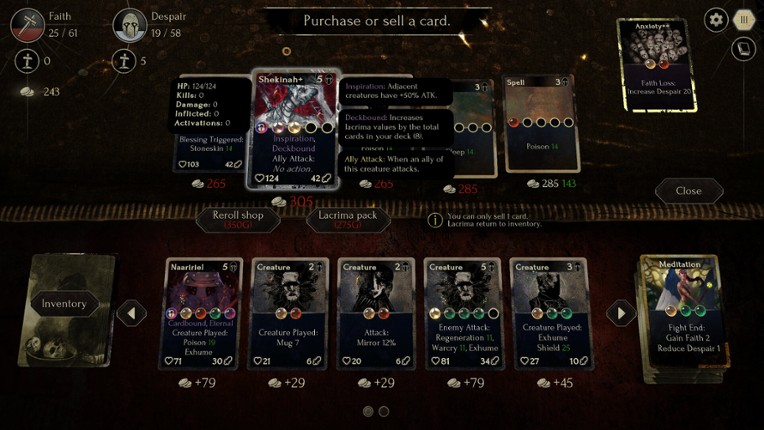Image resolution: width=764 pixels, height=430 pixels.
Task: Select the Exhume Shield 25 creature card
Action: pyautogui.click(x=549, y=314)
